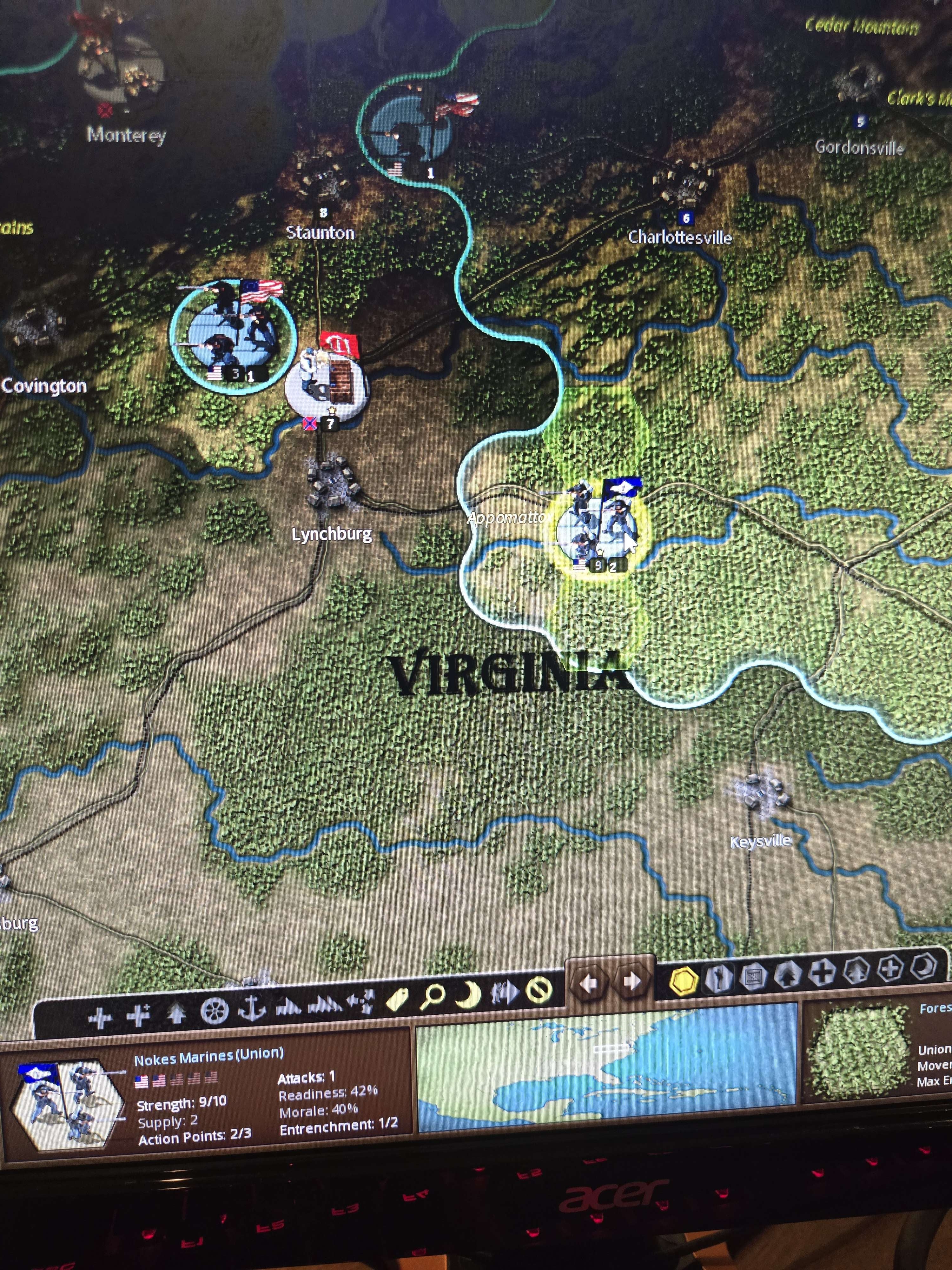Click the single plus reinforce icon
The height and width of the screenshot is (1270, 952).
coord(100,1018)
